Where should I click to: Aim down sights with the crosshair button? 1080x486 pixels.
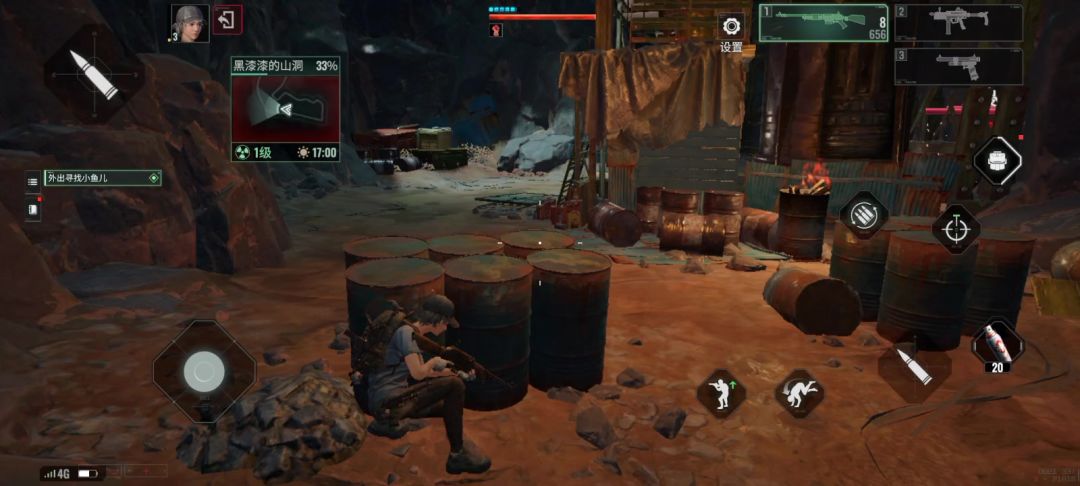956,227
